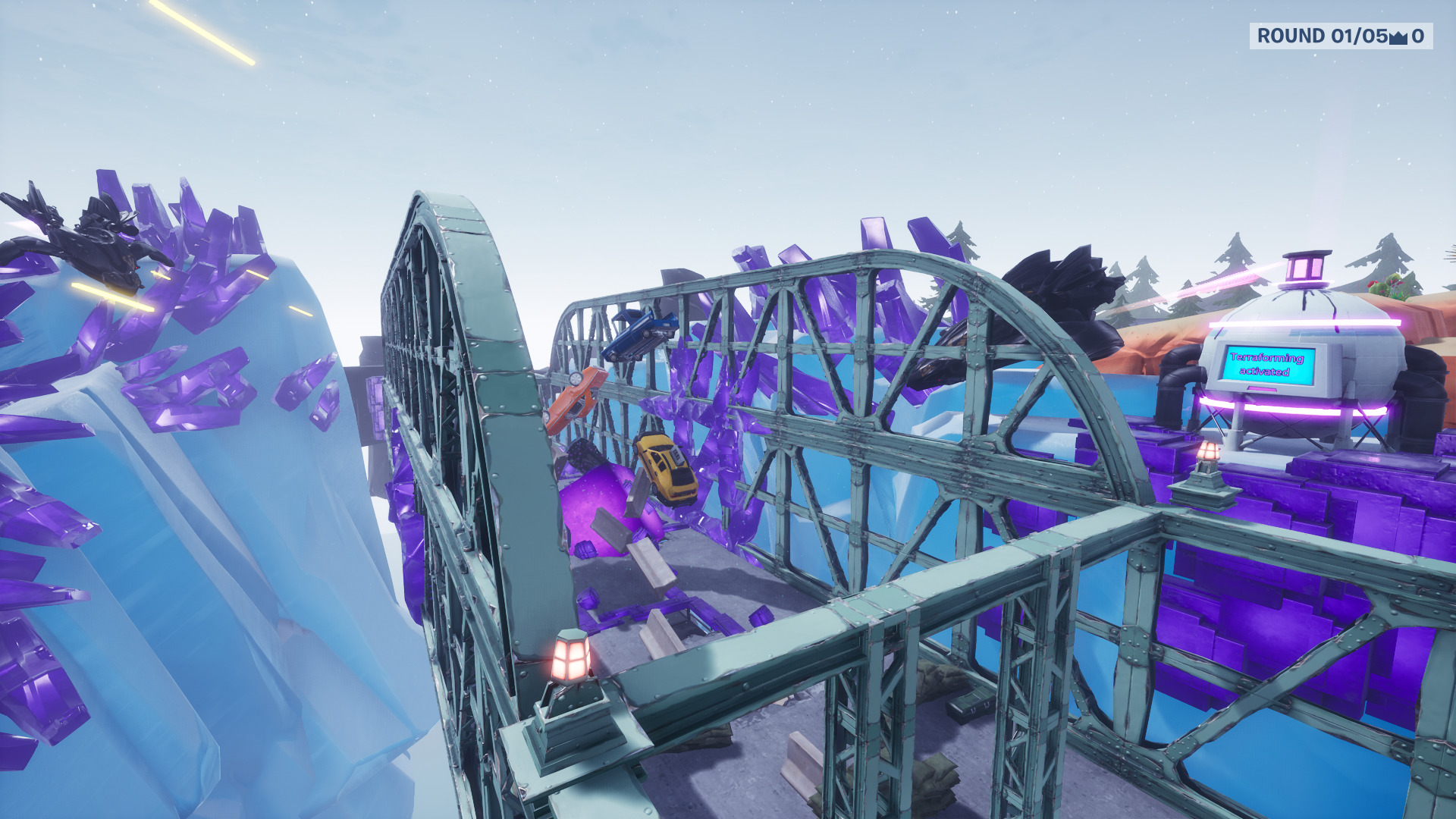Select the orange car on the bridge deck
The image size is (1456, 819).
pyautogui.click(x=576, y=398)
